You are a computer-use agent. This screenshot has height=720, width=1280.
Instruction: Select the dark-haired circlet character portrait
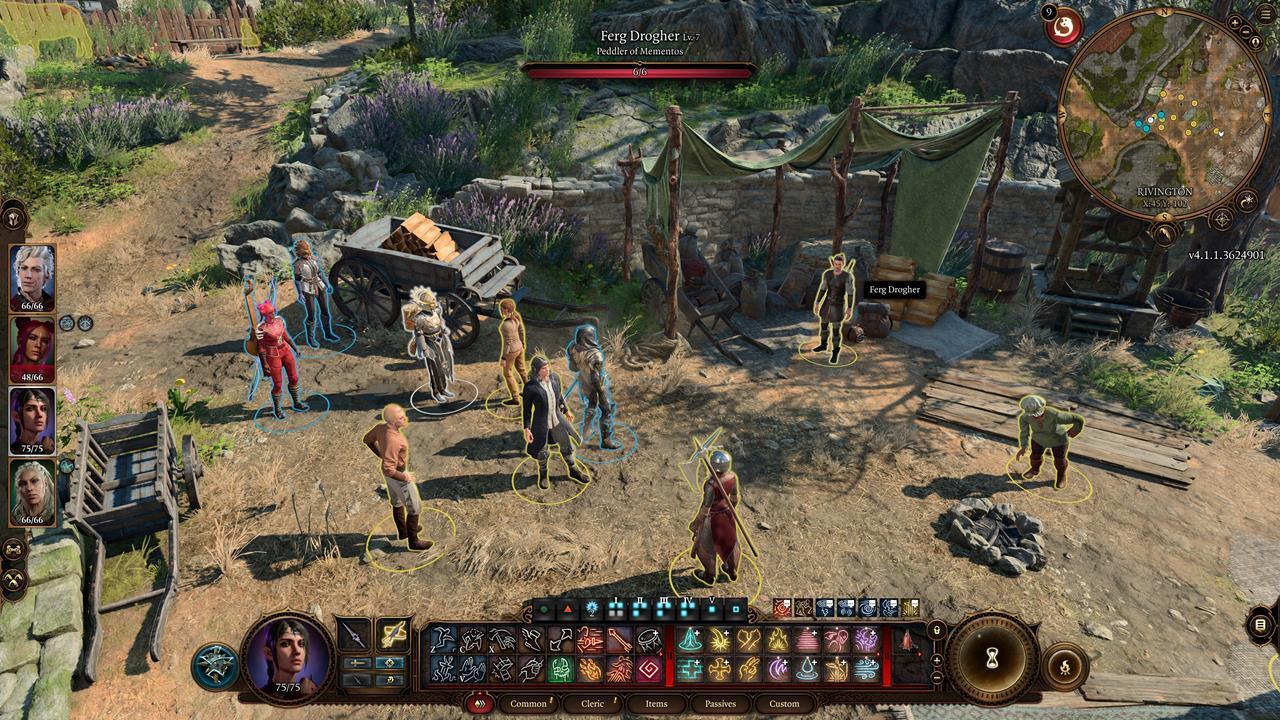pos(32,421)
